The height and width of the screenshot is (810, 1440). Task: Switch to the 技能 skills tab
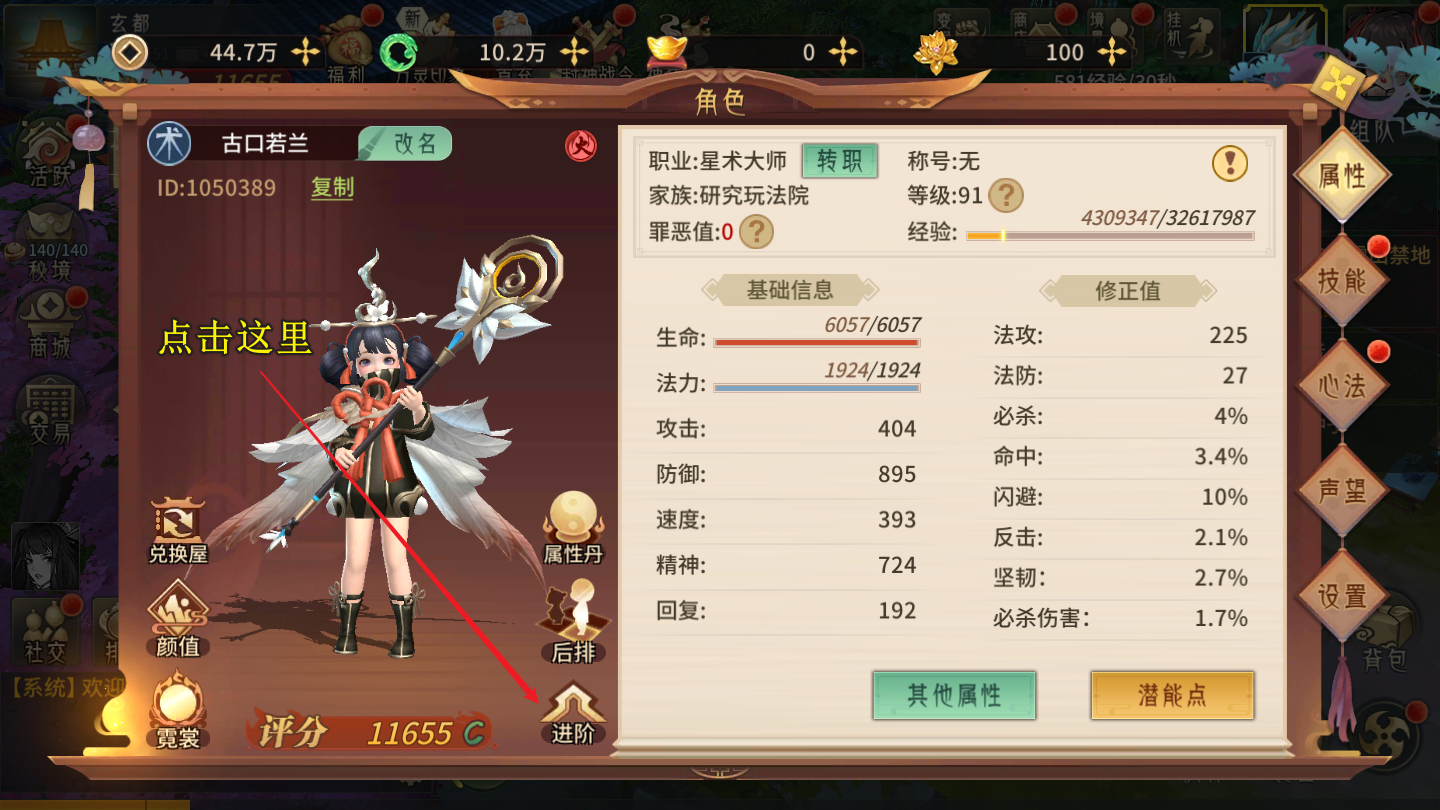[x=1342, y=281]
